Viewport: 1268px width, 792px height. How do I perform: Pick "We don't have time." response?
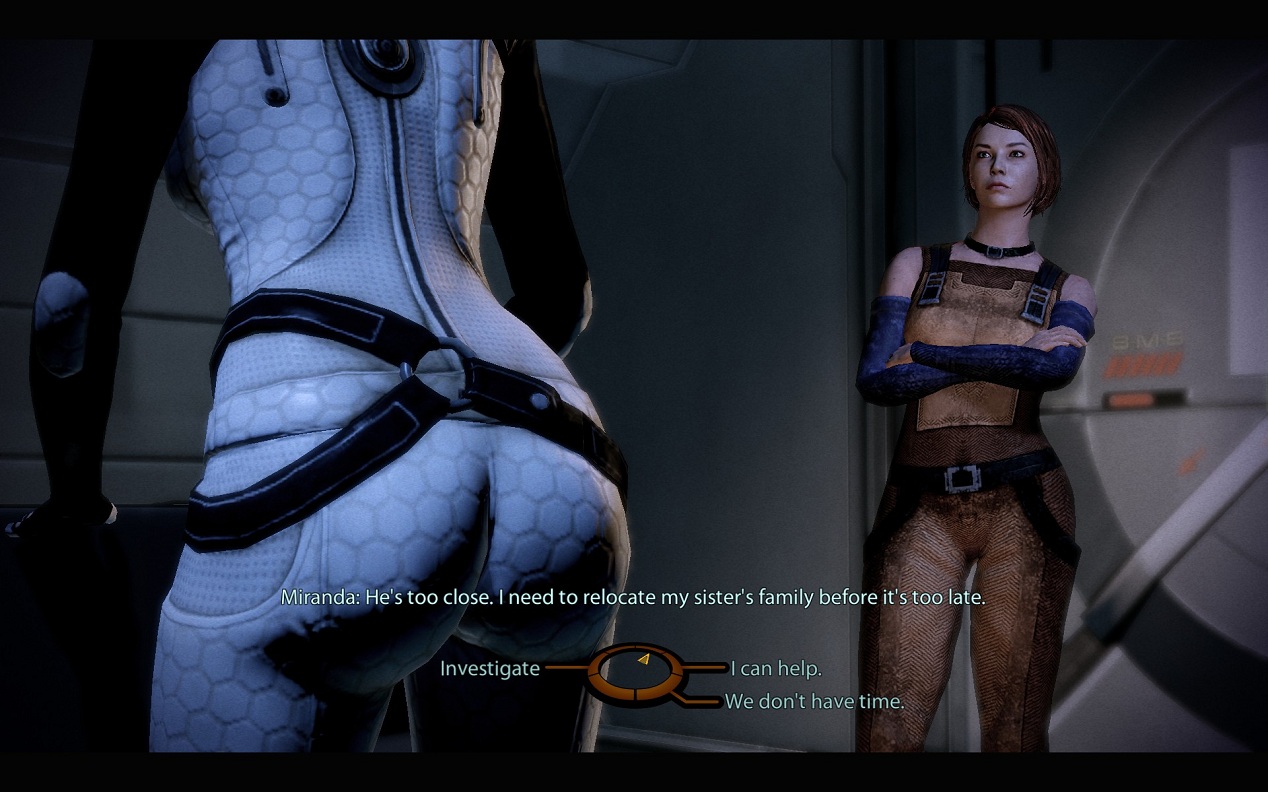[x=814, y=702]
